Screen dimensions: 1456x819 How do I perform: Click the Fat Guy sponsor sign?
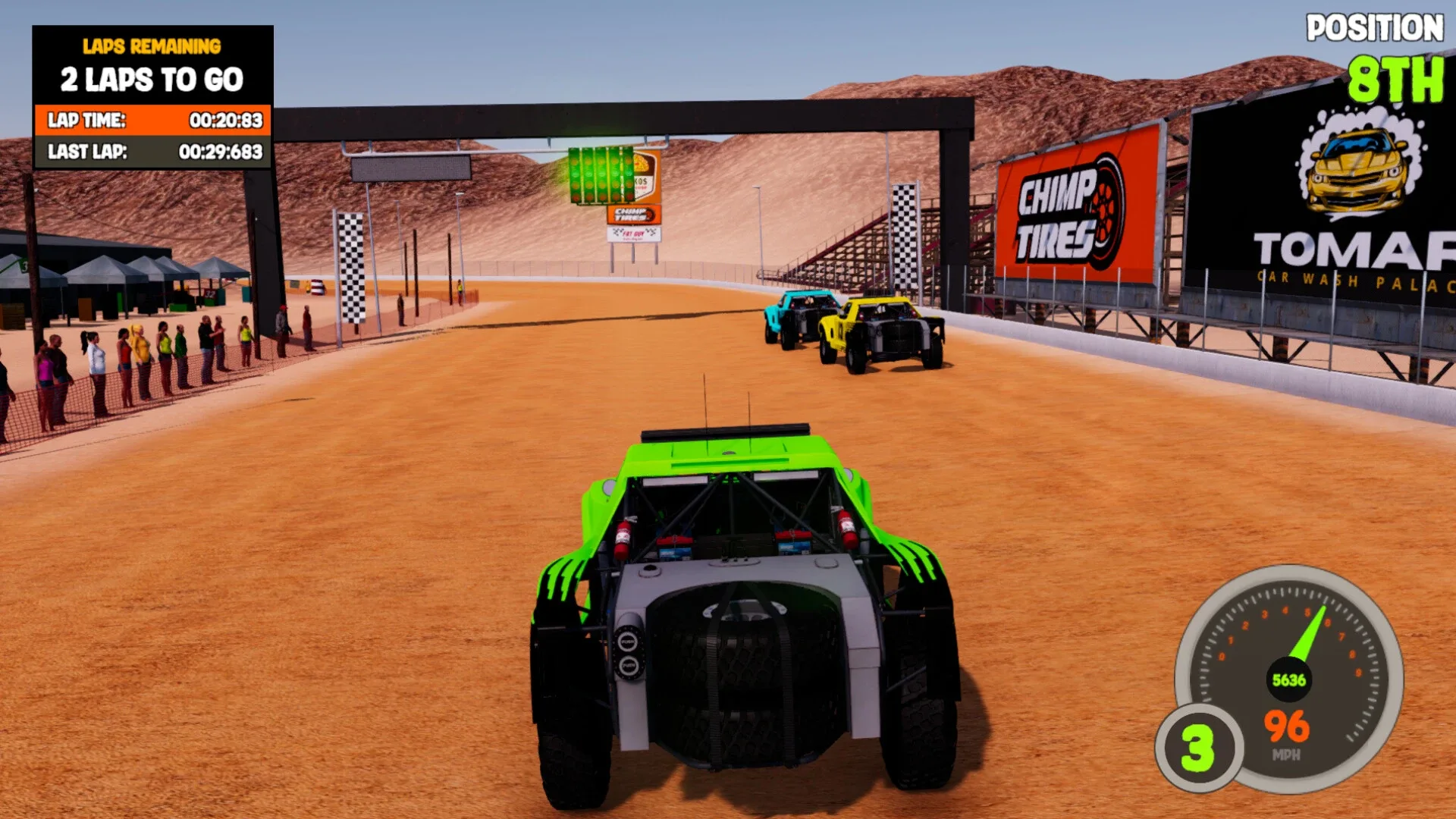pos(633,235)
